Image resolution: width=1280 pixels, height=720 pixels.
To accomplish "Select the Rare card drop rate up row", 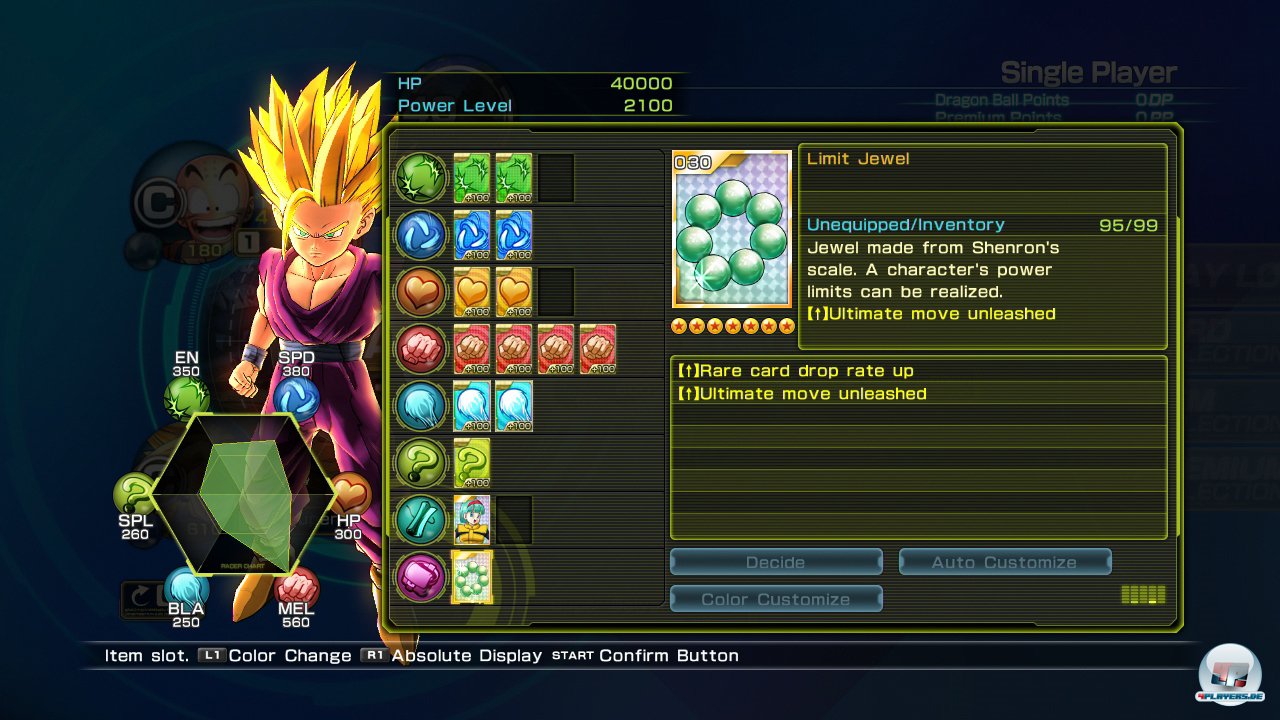I will pyautogui.click(x=917, y=371).
